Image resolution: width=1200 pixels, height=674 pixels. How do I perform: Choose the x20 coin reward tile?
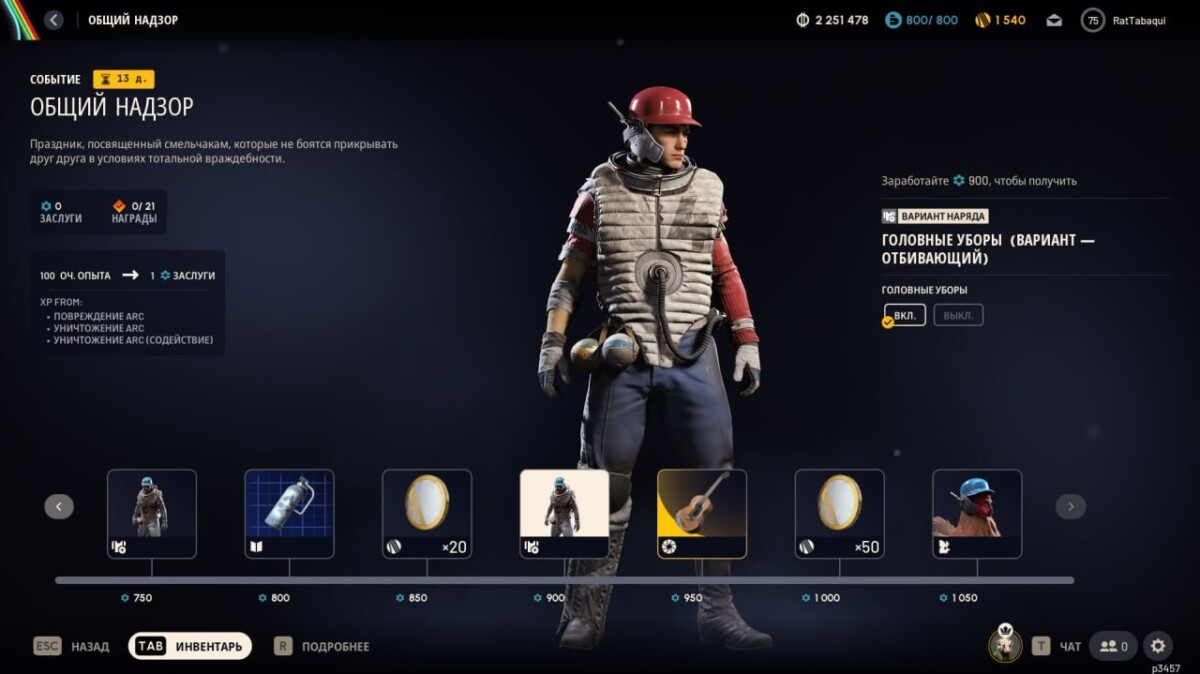(x=427, y=513)
